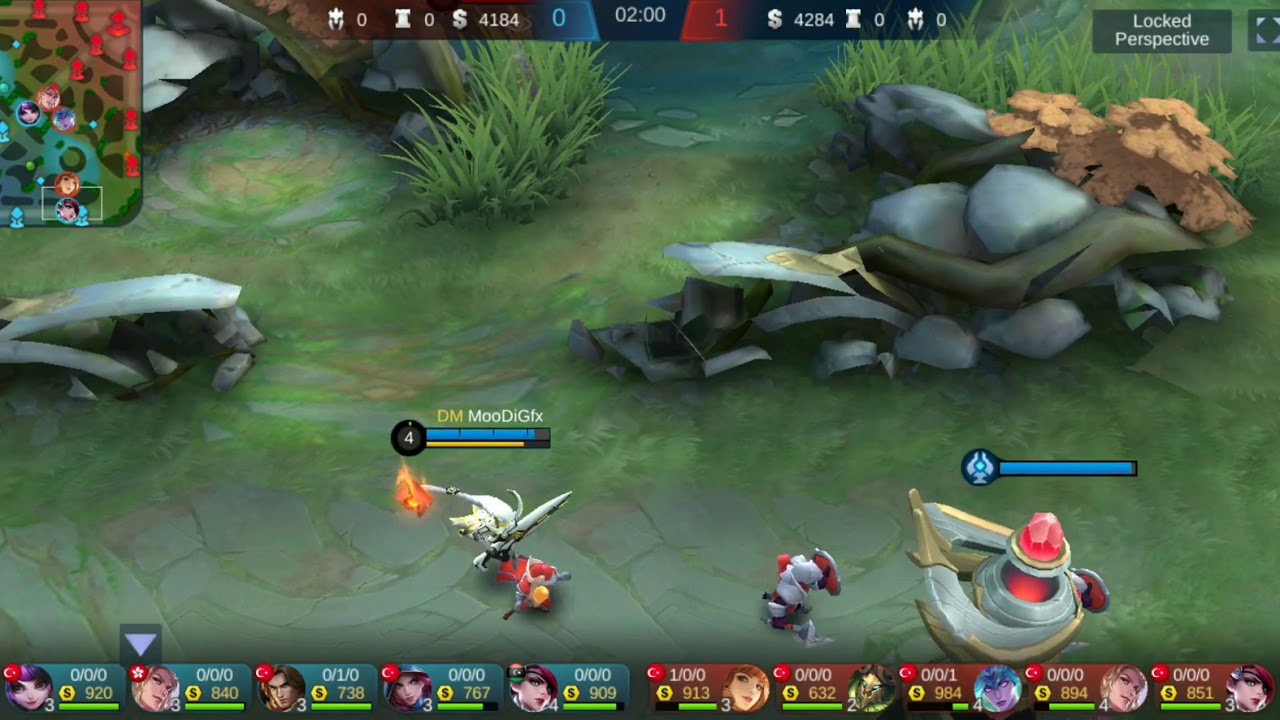The image size is (1280, 720).
Task: Toggle the Locked Perspective button
Action: [1161, 31]
